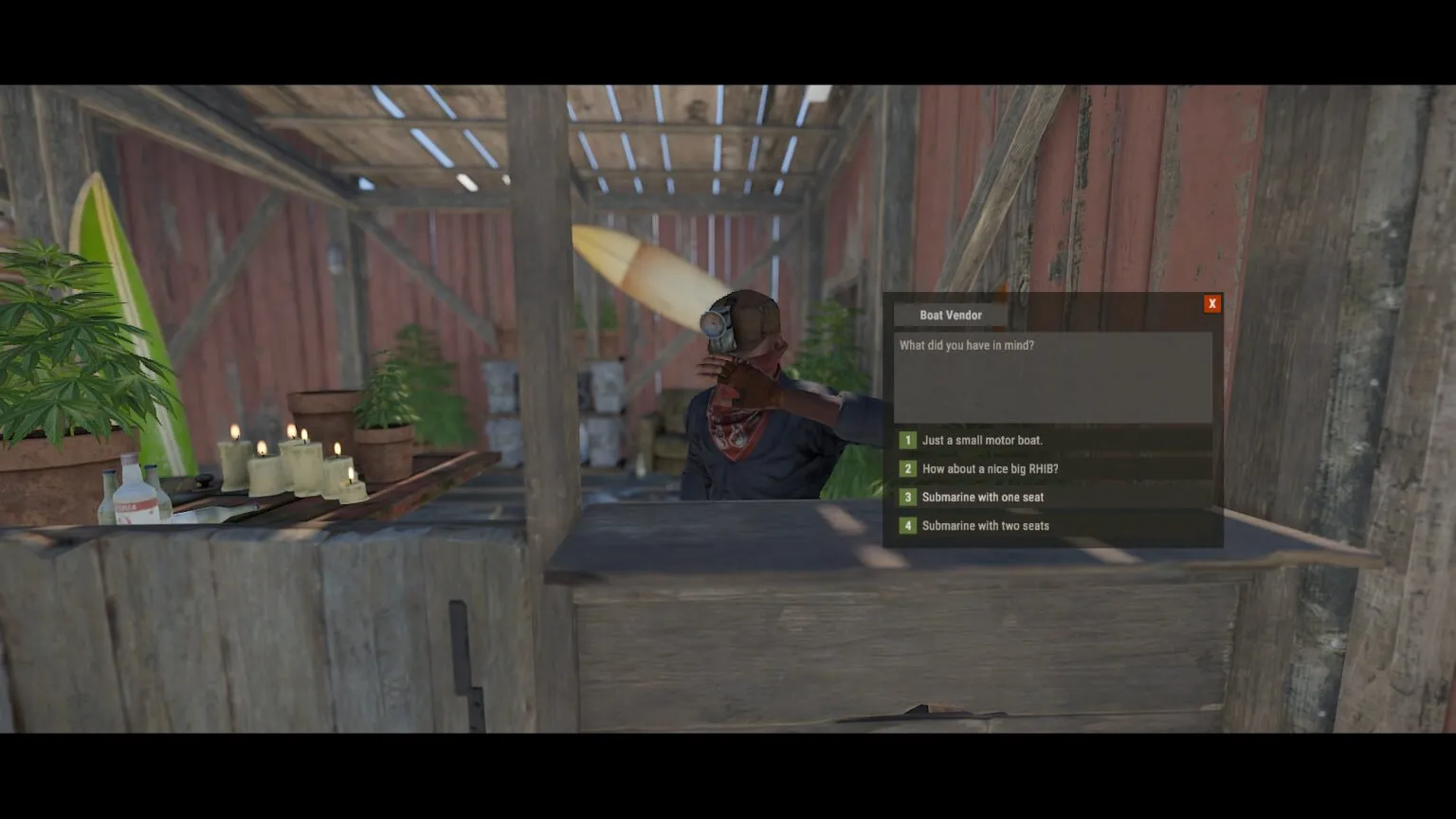The width and height of the screenshot is (1456, 819).
Task: Select the 'Just a small motor boat' option
Action: click(x=981, y=440)
